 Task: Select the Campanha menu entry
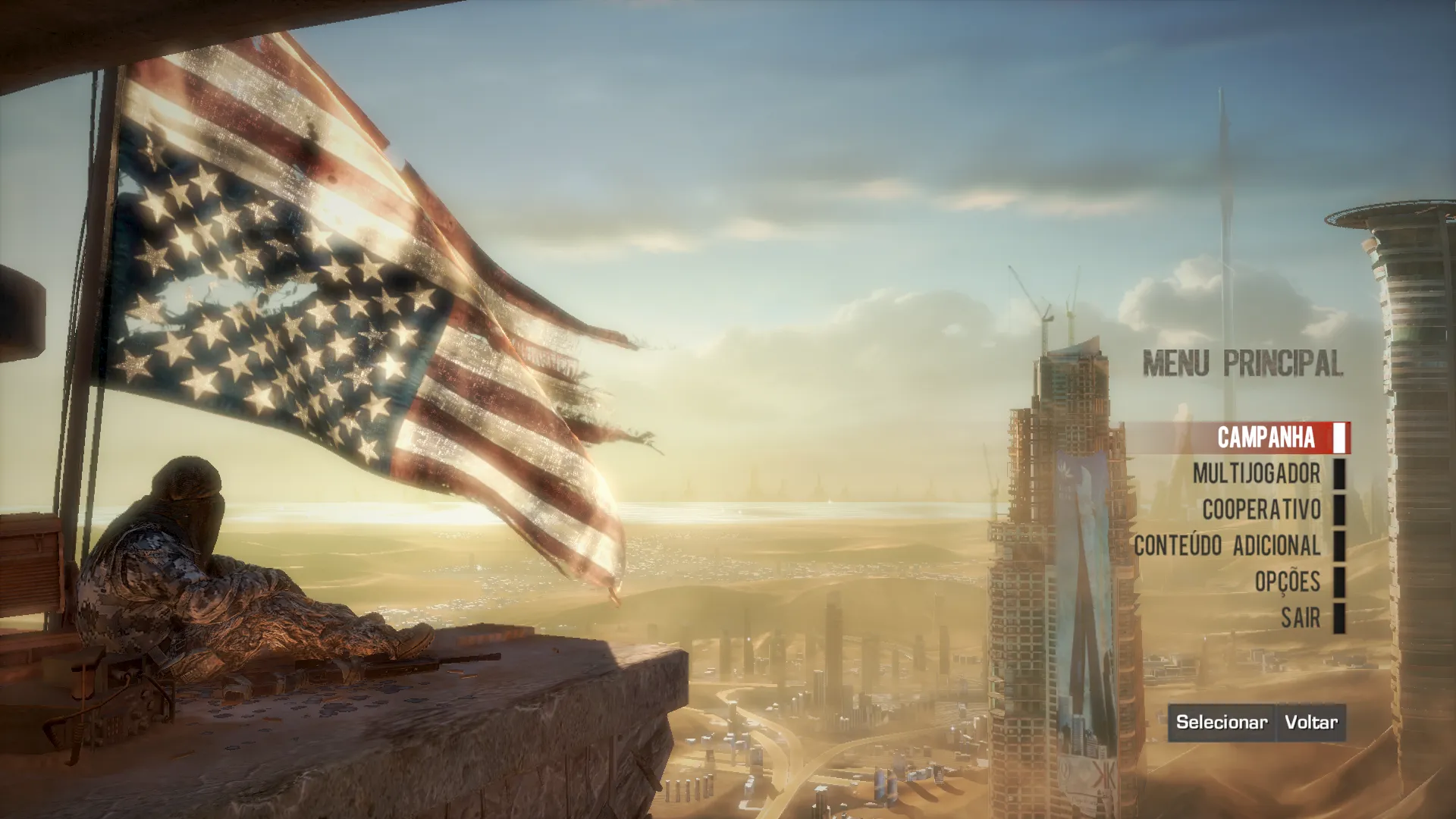pyautogui.click(x=1266, y=438)
